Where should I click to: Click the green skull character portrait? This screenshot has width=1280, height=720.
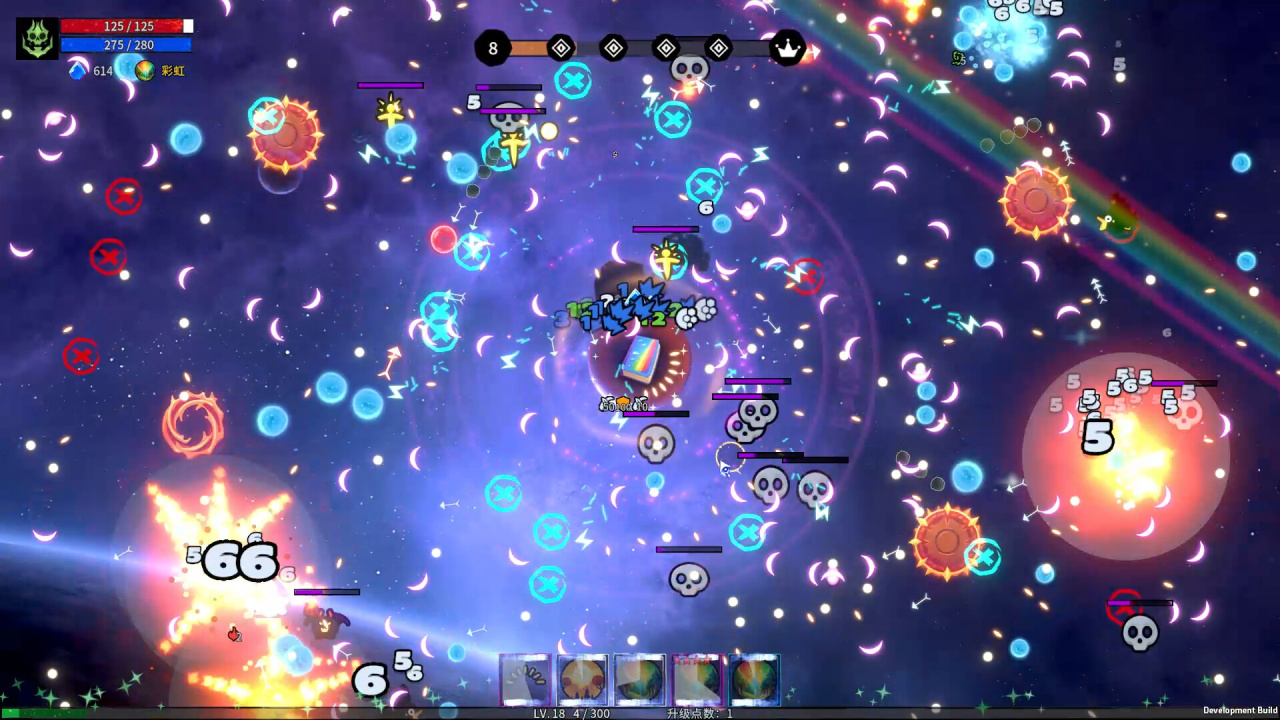point(37,38)
